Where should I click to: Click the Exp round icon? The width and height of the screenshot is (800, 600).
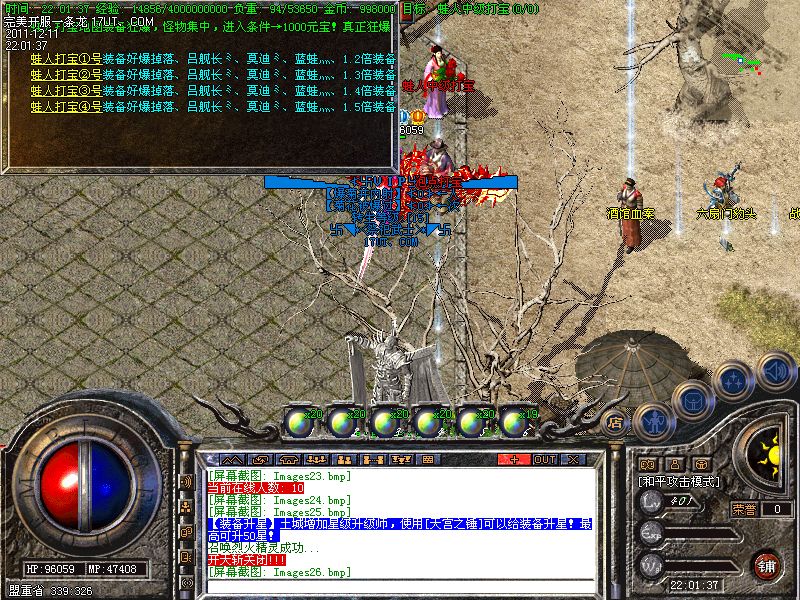pos(651,535)
